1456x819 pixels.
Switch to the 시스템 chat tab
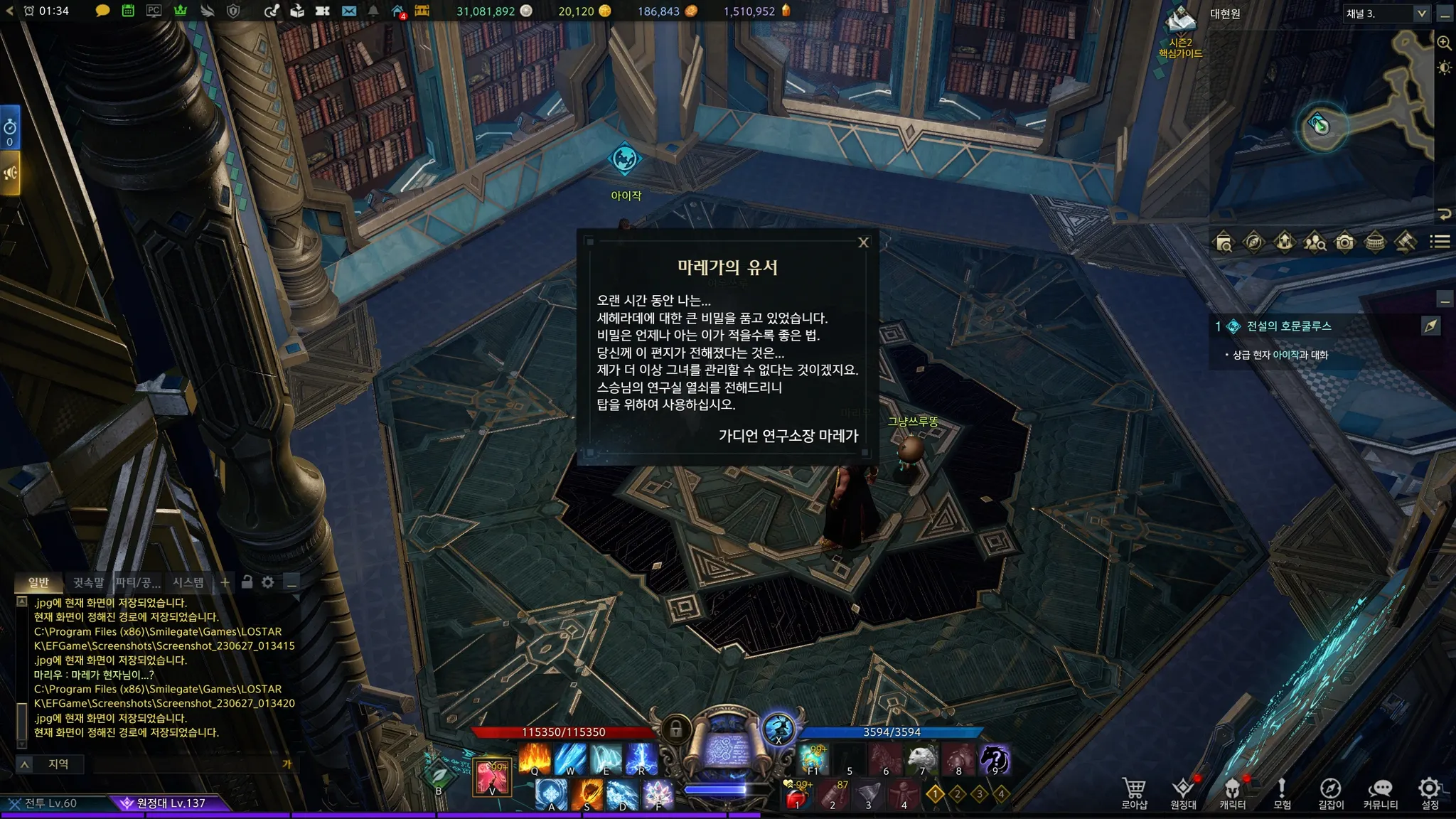tap(188, 582)
